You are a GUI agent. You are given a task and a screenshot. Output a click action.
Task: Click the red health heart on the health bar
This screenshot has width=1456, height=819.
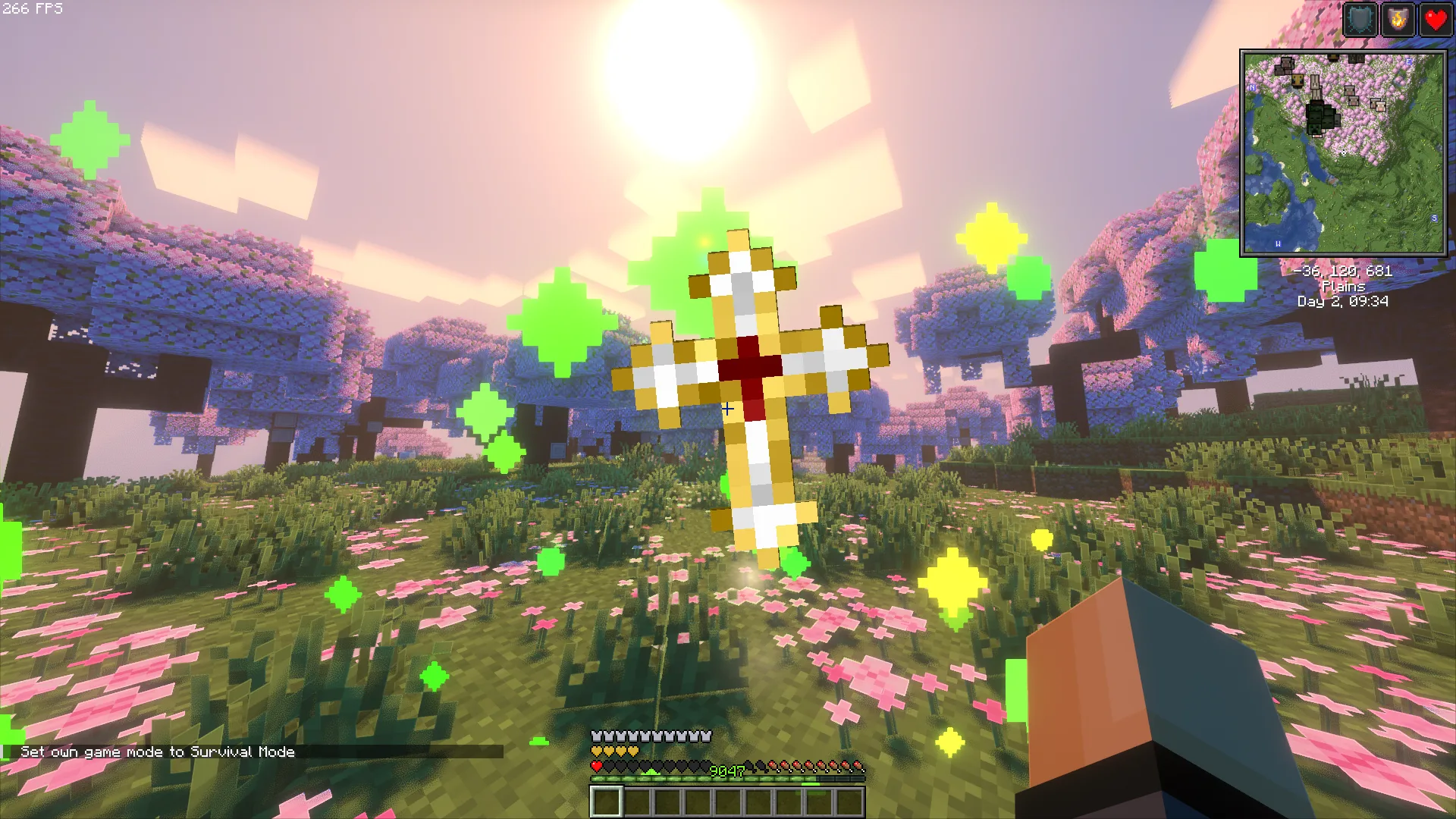(x=595, y=766)
